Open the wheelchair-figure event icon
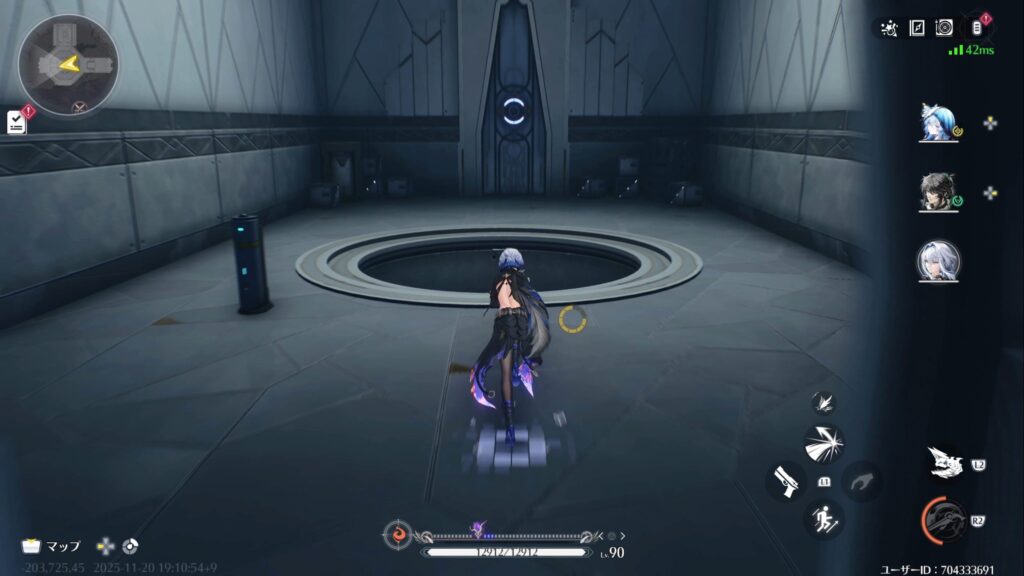 [x=889, y=28]
